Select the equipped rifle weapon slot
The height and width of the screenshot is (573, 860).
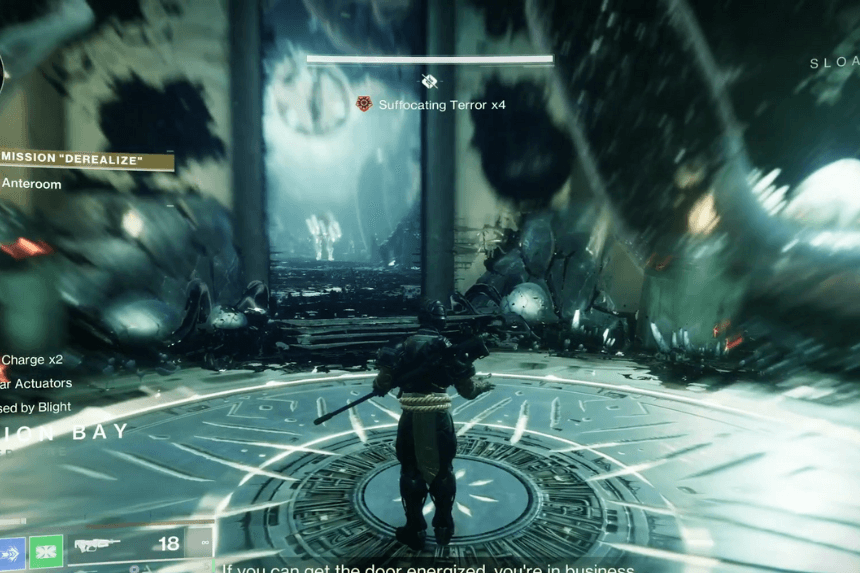click(97, 546)
